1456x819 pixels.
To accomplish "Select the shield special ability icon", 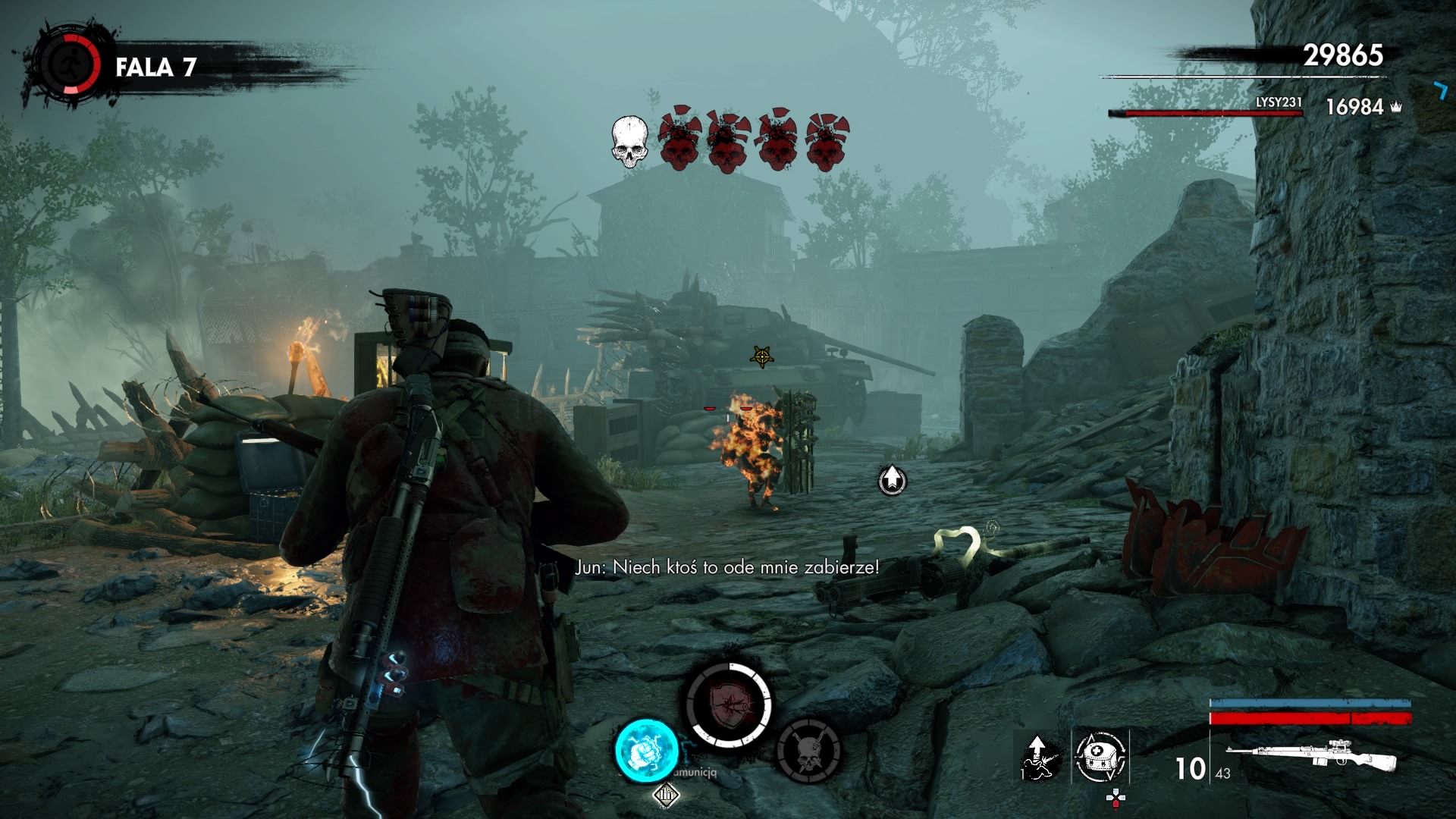I will tap(728, 704).
